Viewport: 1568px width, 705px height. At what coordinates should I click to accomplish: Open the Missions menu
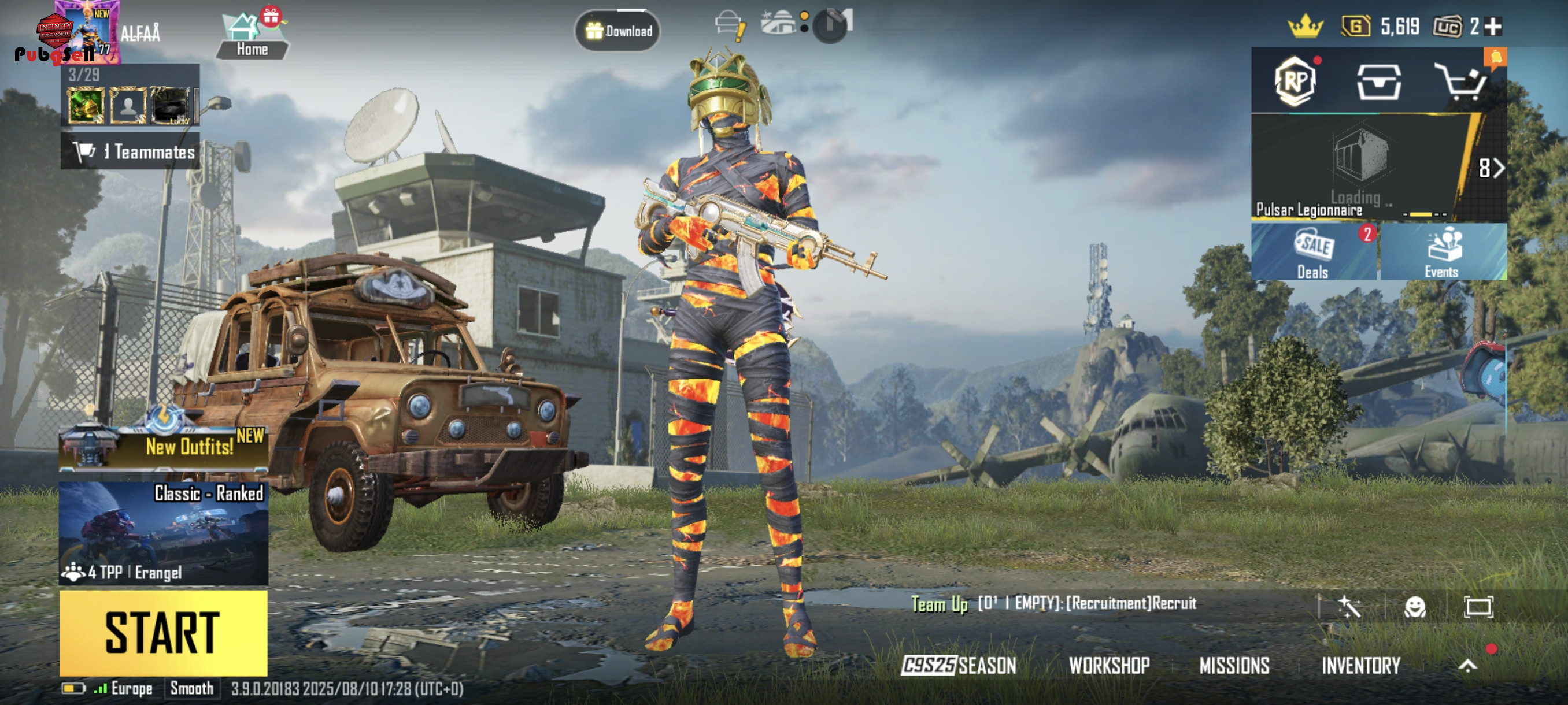[x=1234, y=666]
